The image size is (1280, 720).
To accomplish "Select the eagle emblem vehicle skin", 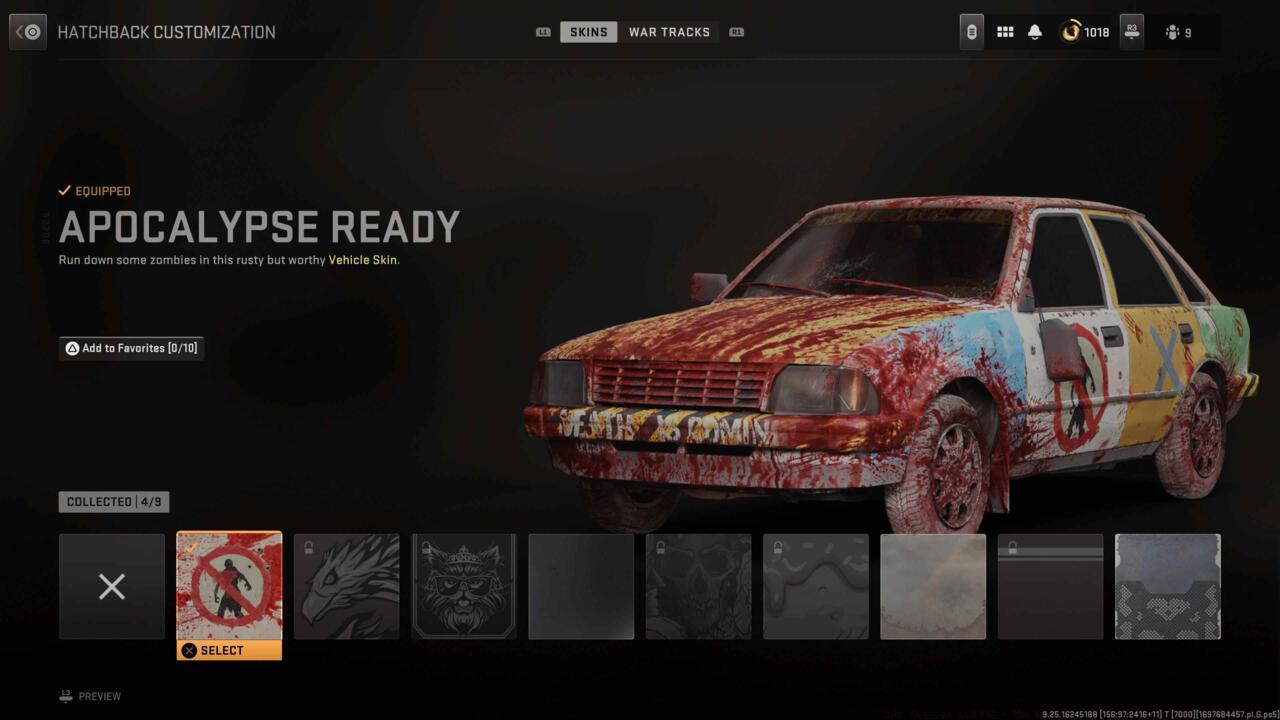I will click(346, 586).
